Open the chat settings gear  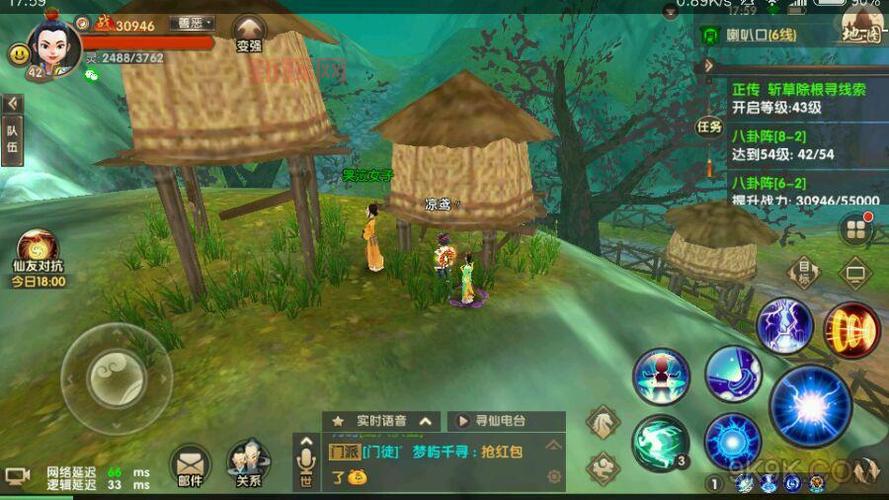tap(553, 477)
